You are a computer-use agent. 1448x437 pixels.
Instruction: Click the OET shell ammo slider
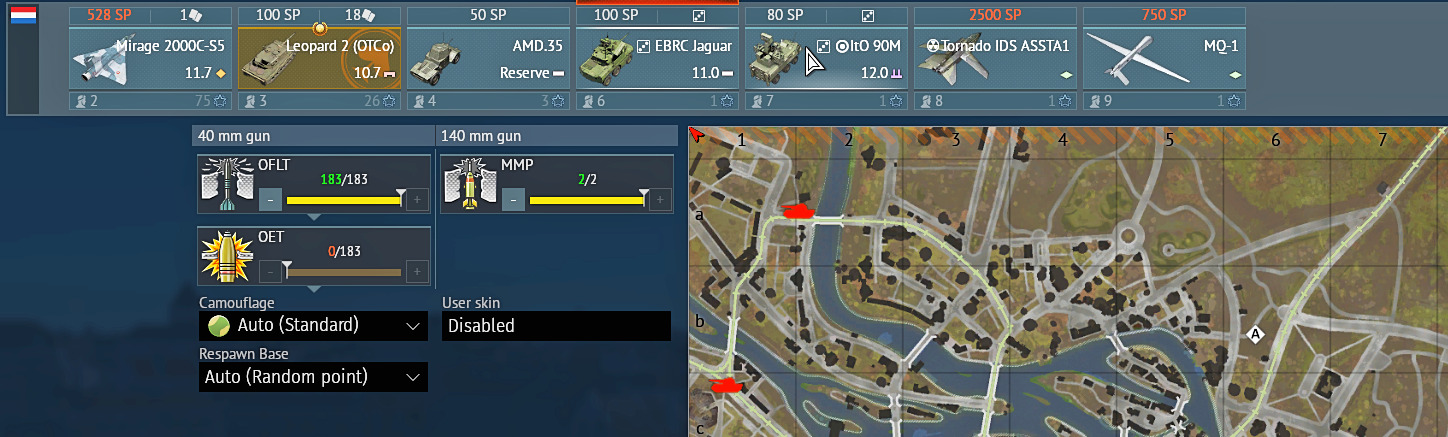[343, 271]
